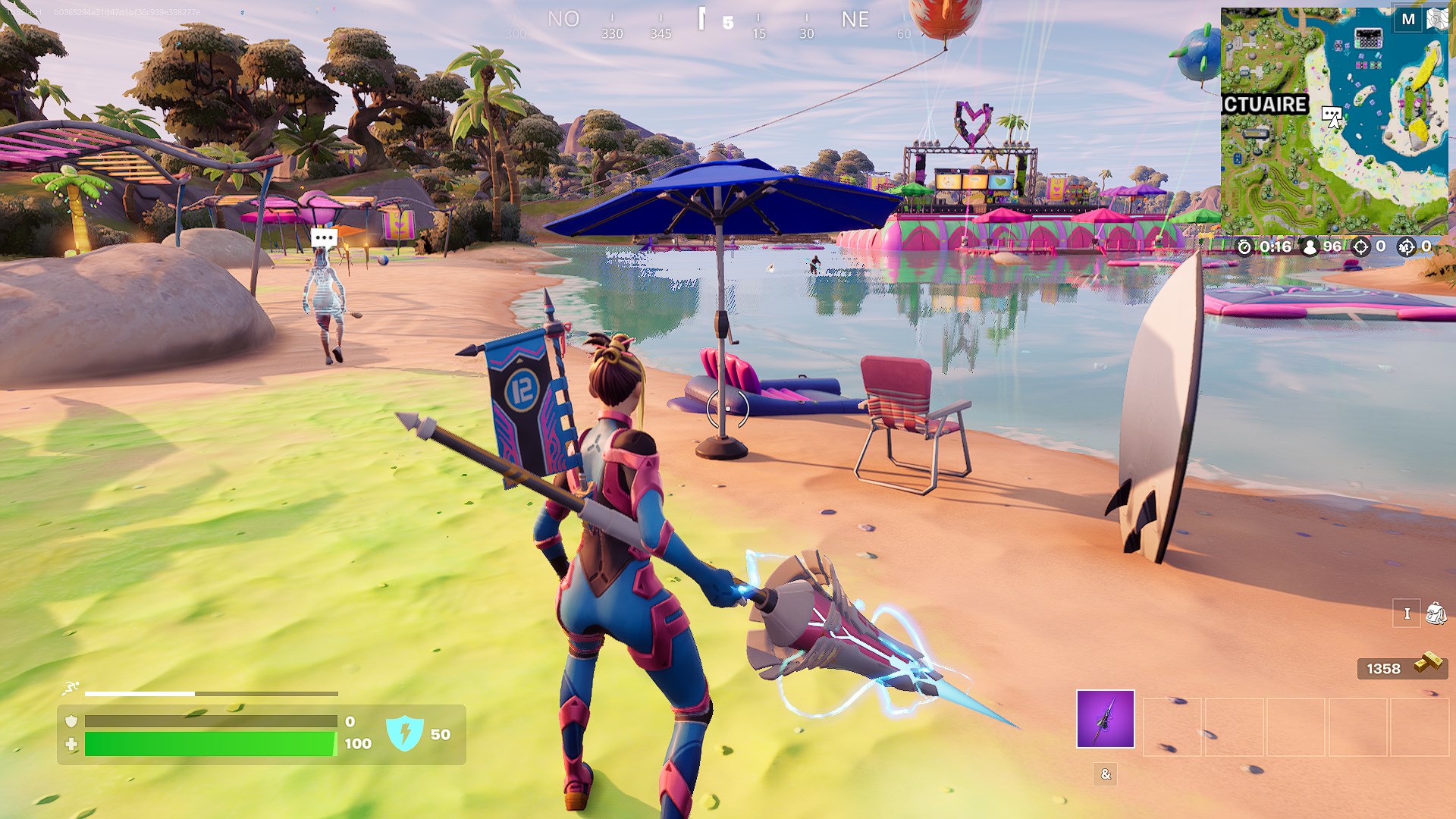The width and height of the screenshot is (1456, 819).
Task: Select the eliminations crosshair icon
Action: 1360,245
